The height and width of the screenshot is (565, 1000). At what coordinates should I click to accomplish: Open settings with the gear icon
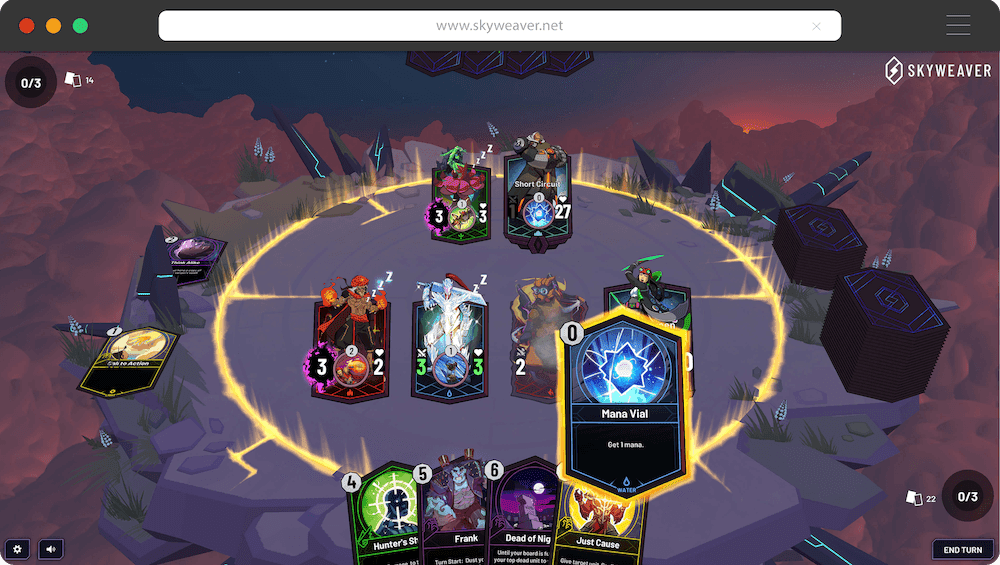[x=16, y=548]
